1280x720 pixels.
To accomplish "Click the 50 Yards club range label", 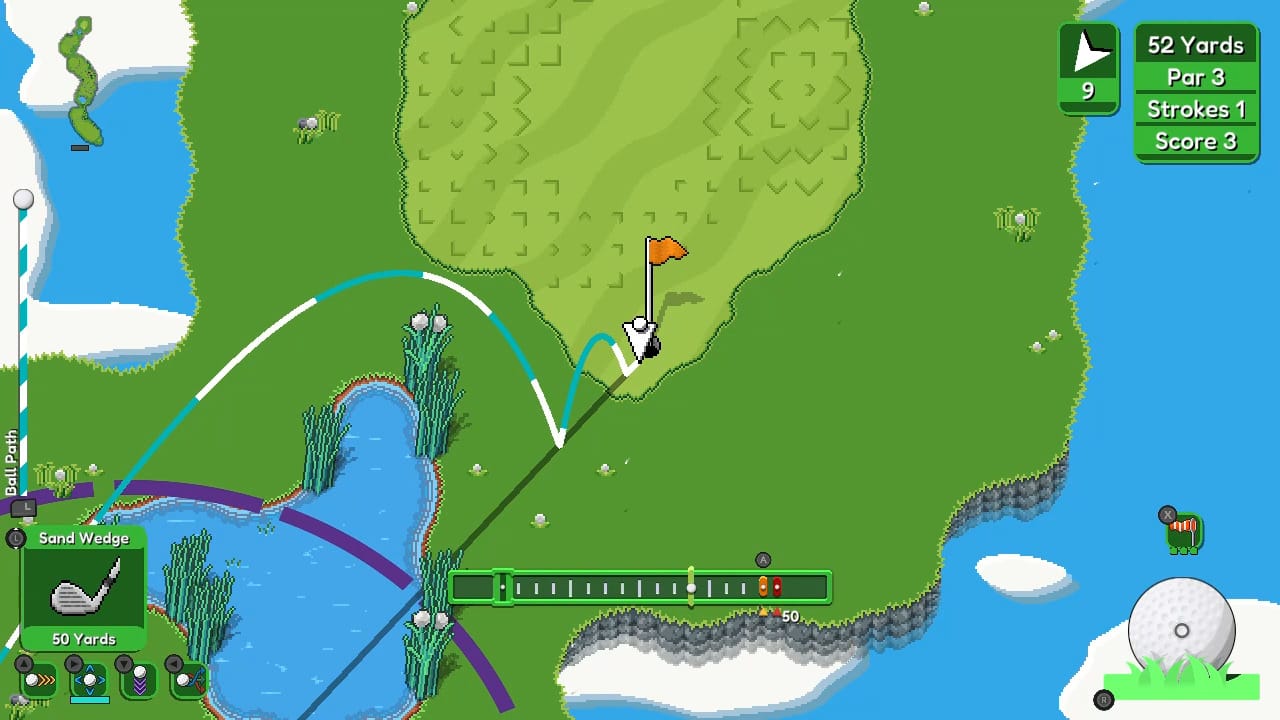I will [84, 639].
